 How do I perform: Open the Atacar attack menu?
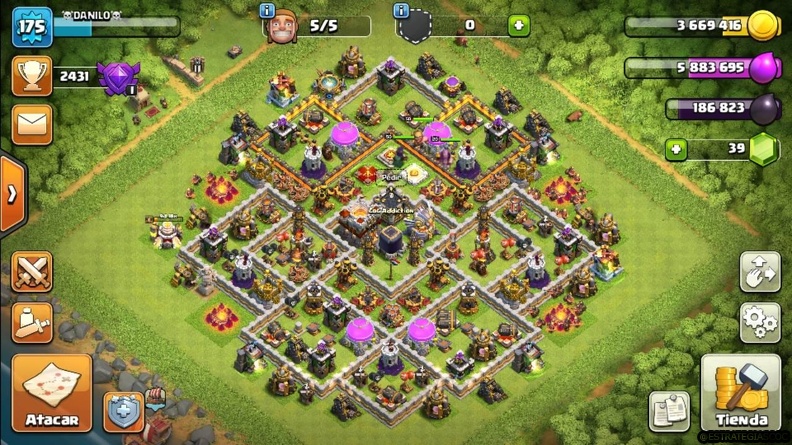point(51,394)
